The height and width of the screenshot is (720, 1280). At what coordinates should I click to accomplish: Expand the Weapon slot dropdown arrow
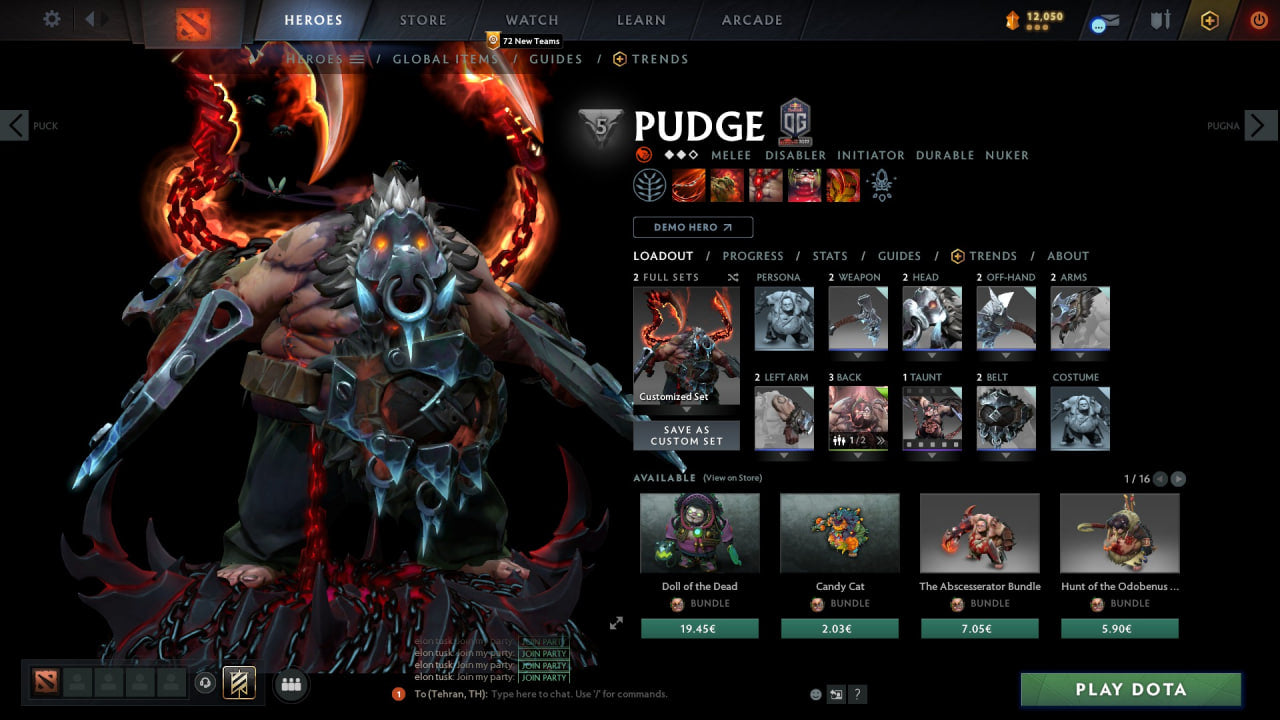tap(858, 355)
